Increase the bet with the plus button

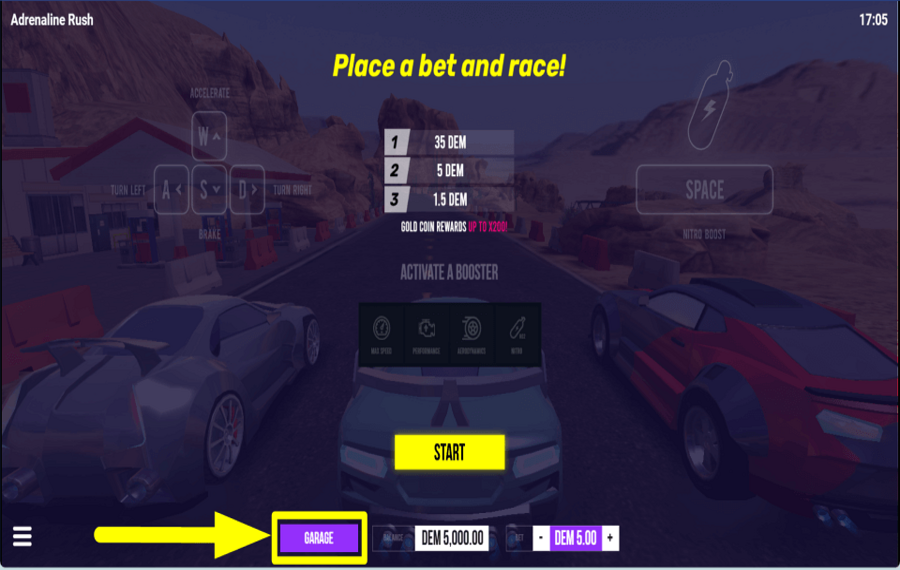(610, 538)
